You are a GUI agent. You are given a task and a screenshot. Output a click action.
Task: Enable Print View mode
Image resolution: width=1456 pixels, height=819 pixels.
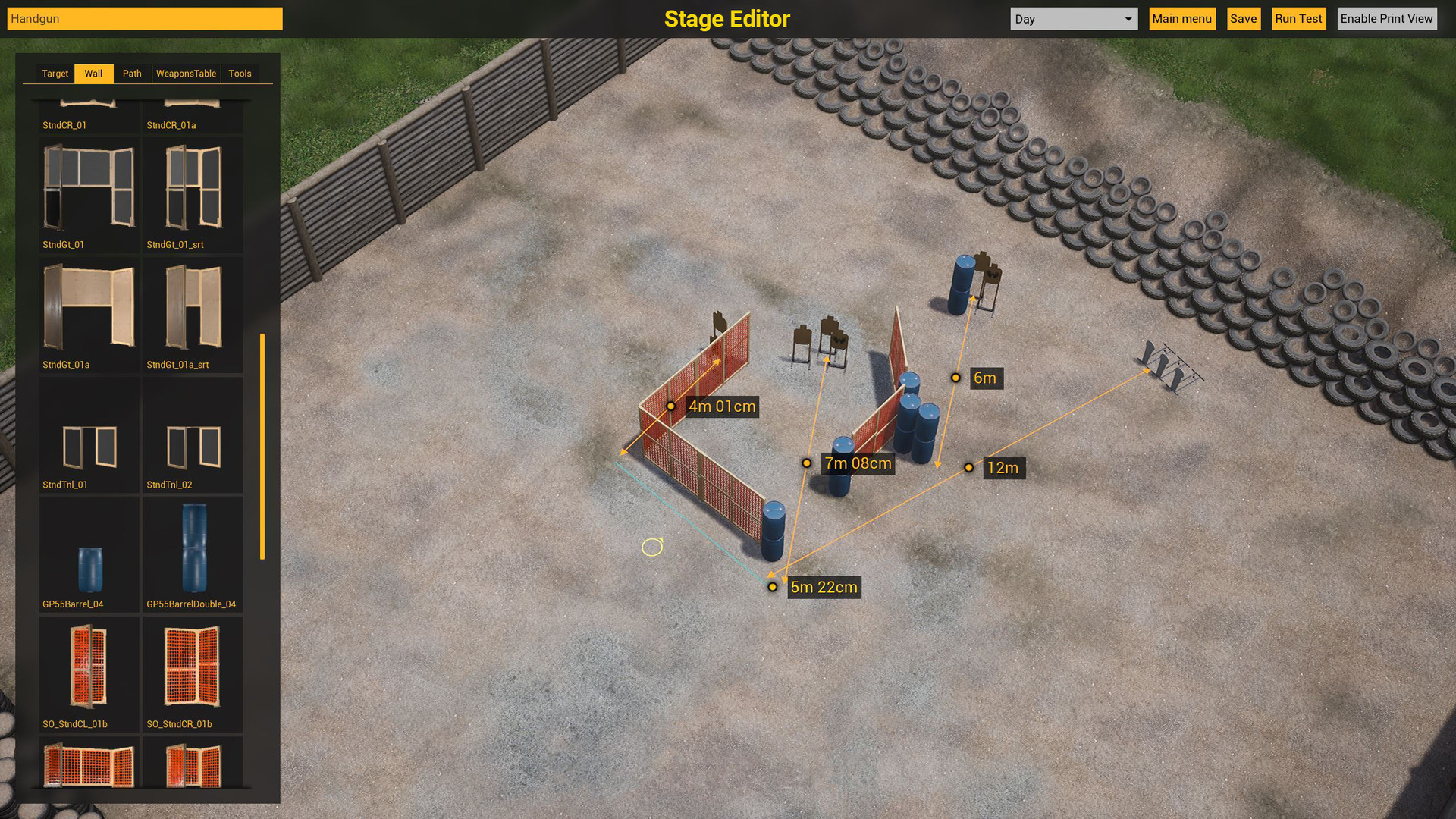pyautogui.click(x=1387, y=18)
